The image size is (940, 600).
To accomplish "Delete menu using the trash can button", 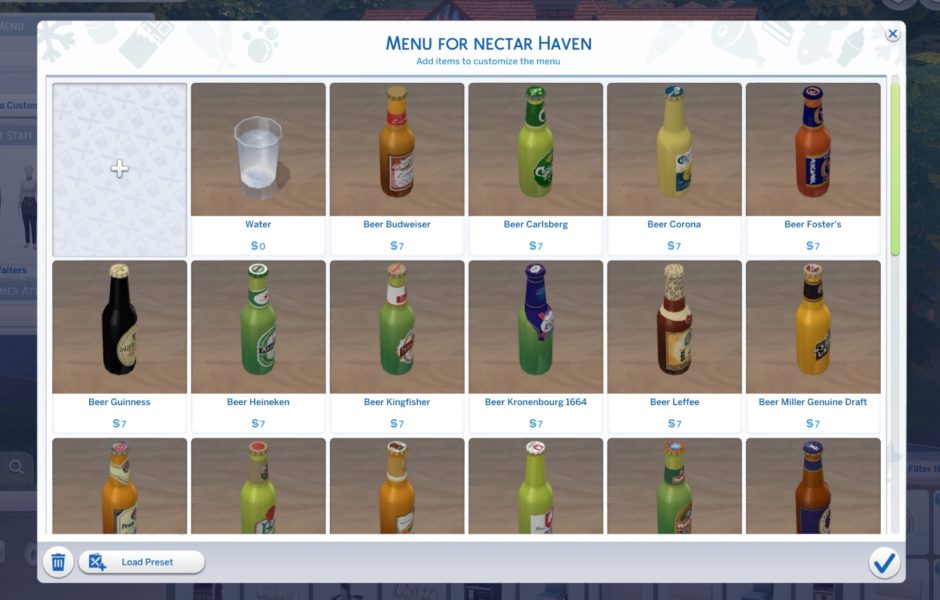I will pyautogui.click(x=58, y=562).
